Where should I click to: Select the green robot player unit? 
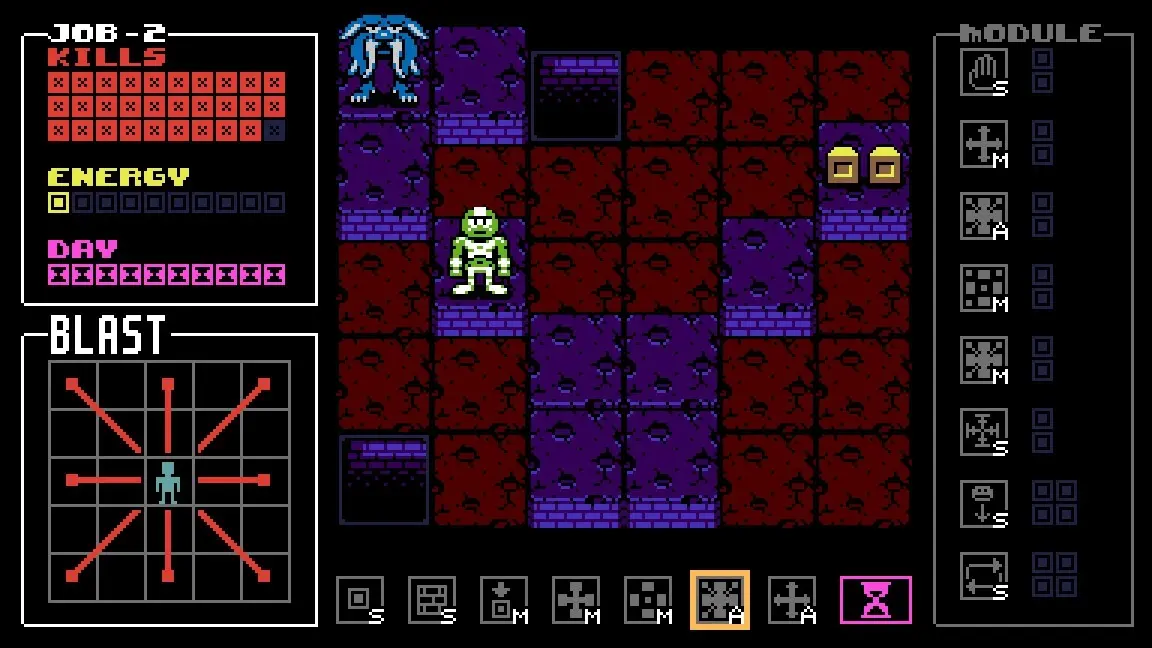[x=480, y=252]
